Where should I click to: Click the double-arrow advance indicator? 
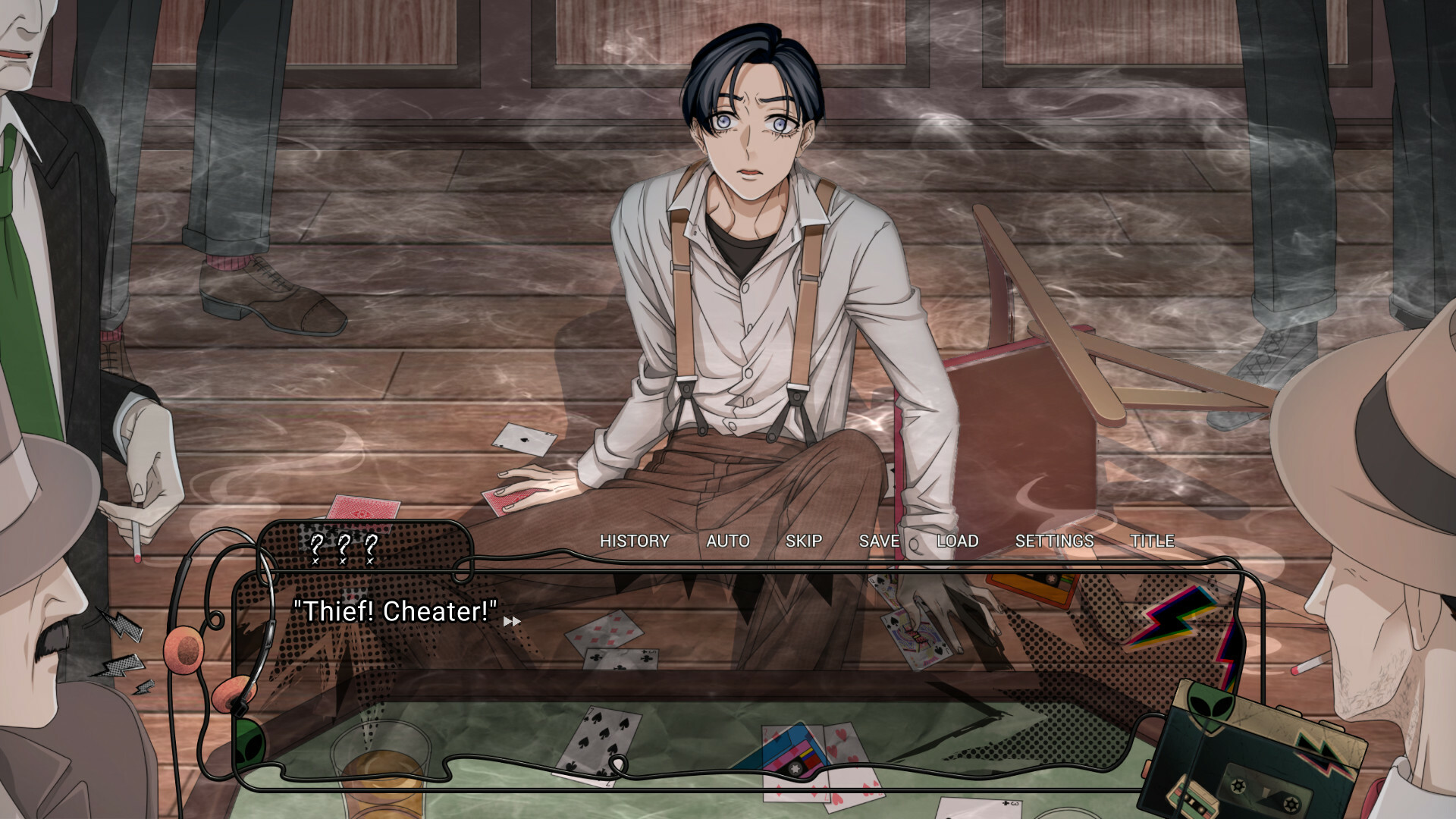511,620
